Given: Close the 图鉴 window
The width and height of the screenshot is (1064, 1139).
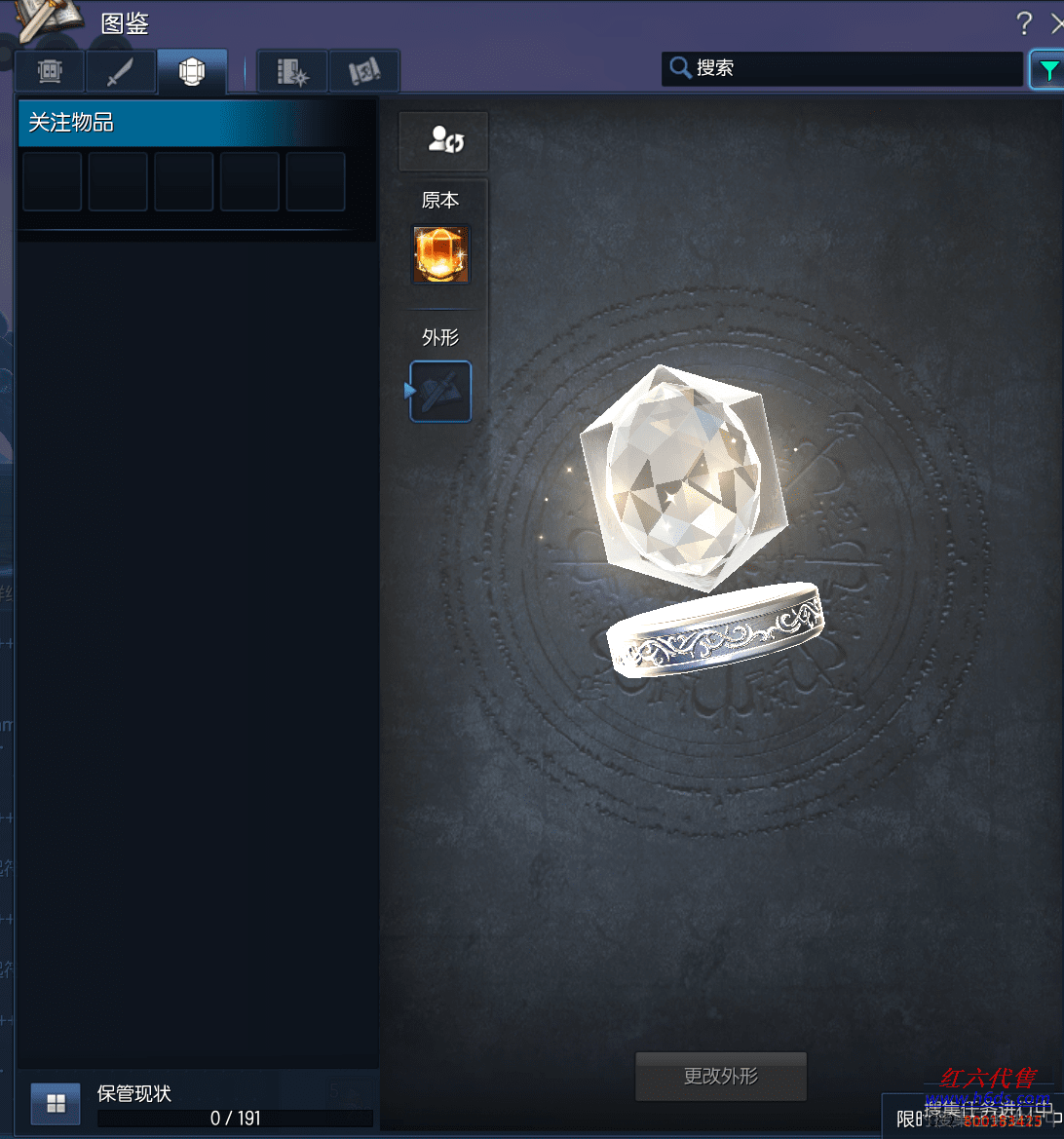Looking at the screenshot, I should pyautogui.click(x=1057, y=23).
